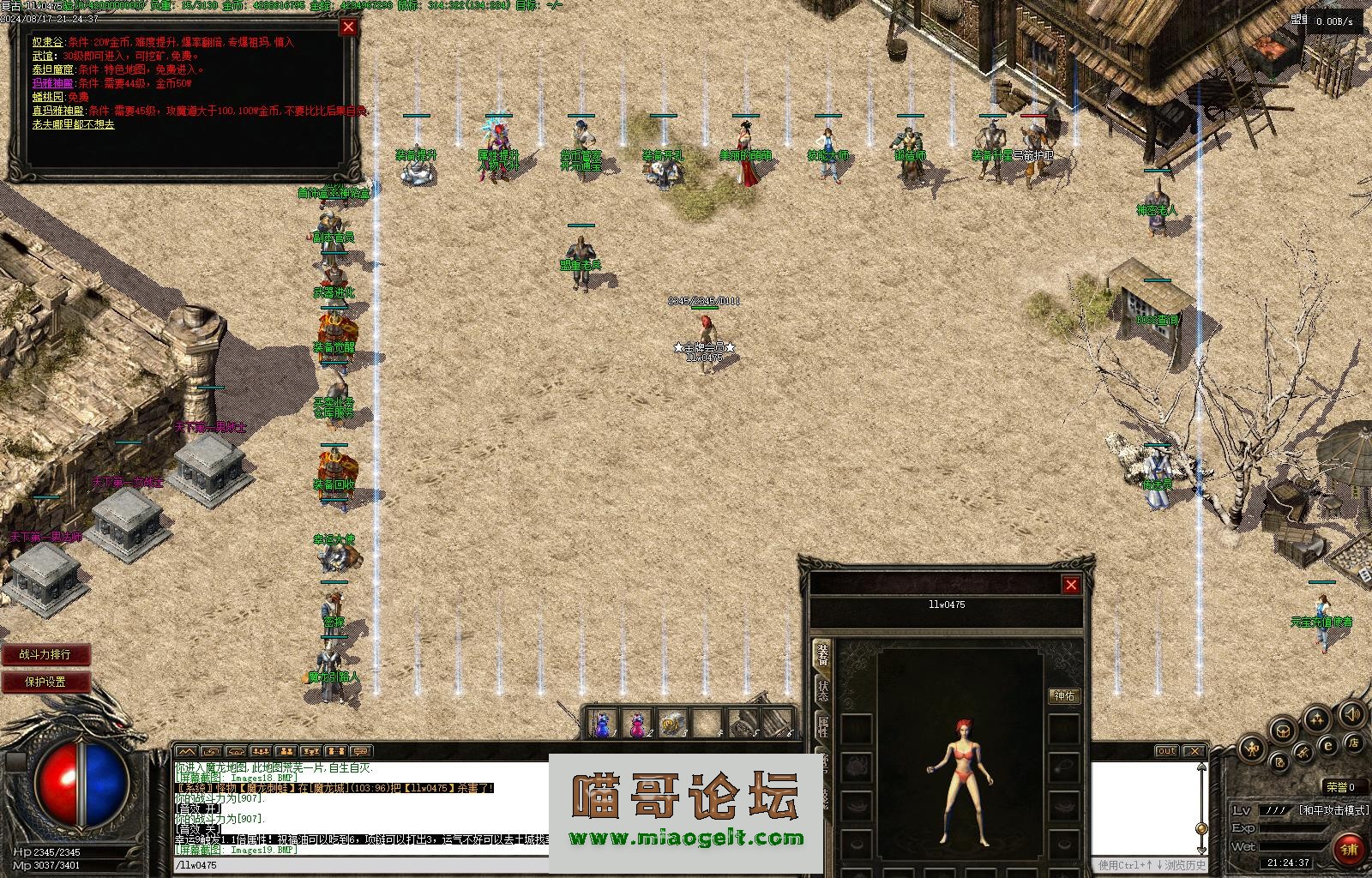
Task: Select the 武馆 destination link
Action: [43, 56]
